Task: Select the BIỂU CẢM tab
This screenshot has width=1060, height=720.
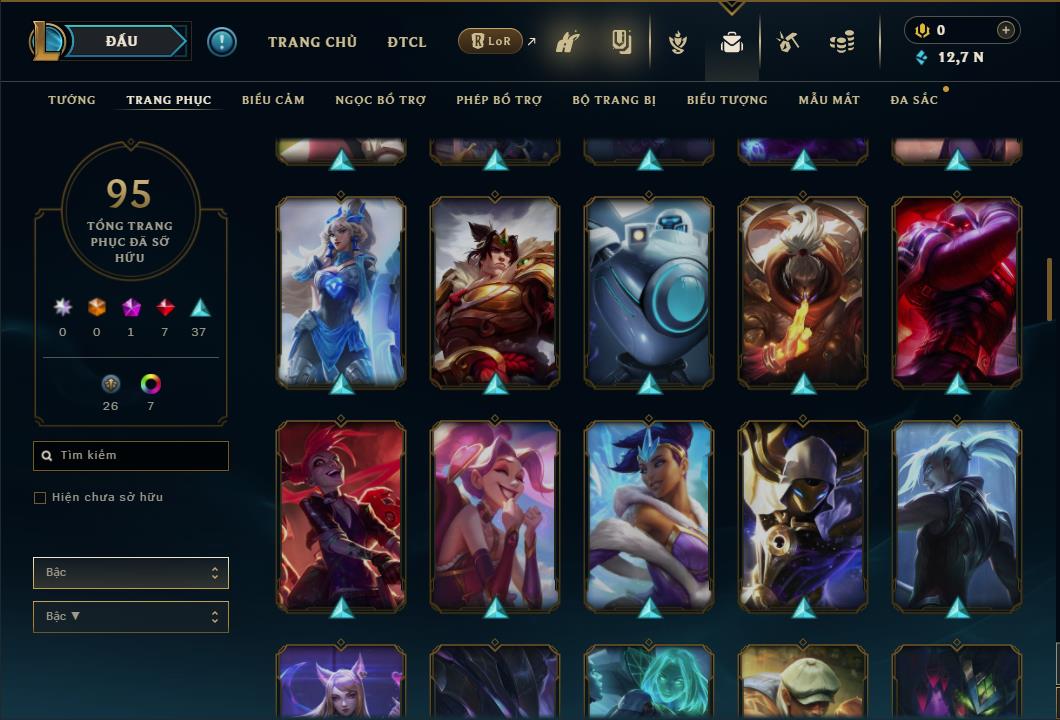Action: pyautogui.click(x=273, y=100)
